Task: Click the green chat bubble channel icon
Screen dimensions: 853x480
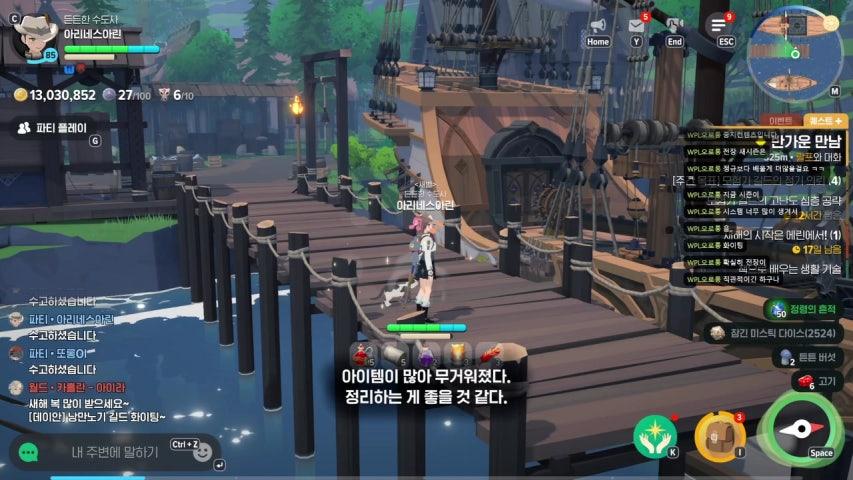Action: click(29, 452)
